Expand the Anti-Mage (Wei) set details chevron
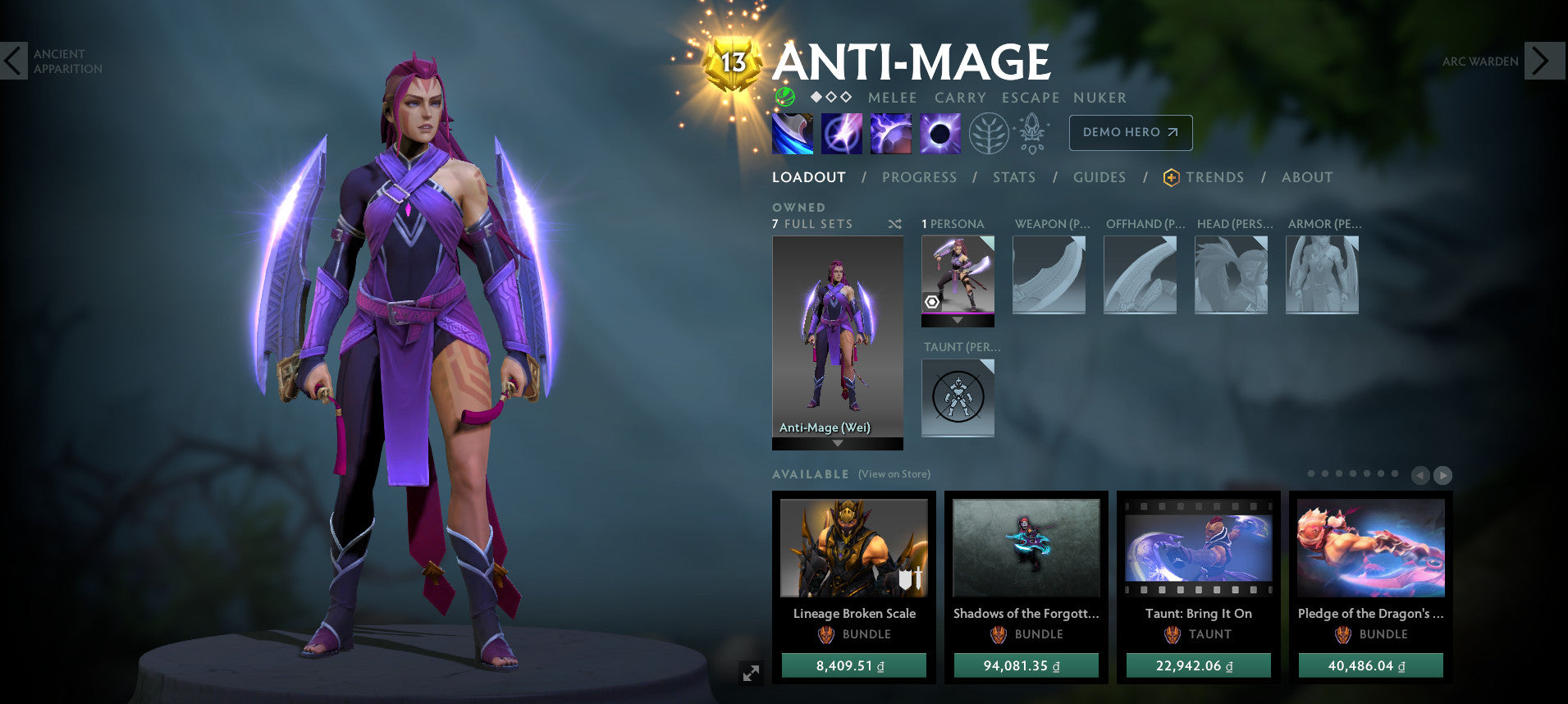1568x704 pixels. tap(836, 443)
